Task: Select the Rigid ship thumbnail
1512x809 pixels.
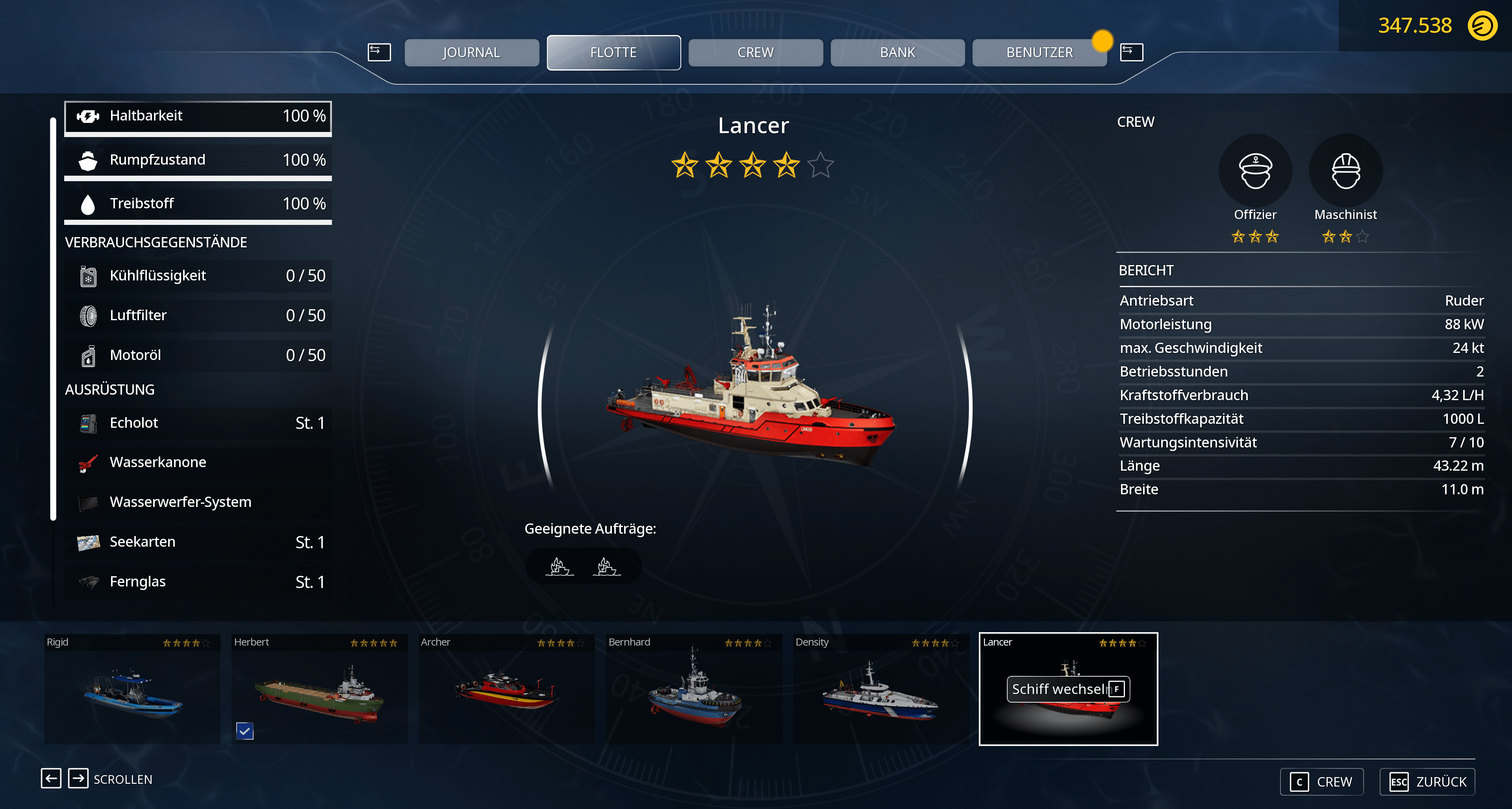Action: [133, 689]
